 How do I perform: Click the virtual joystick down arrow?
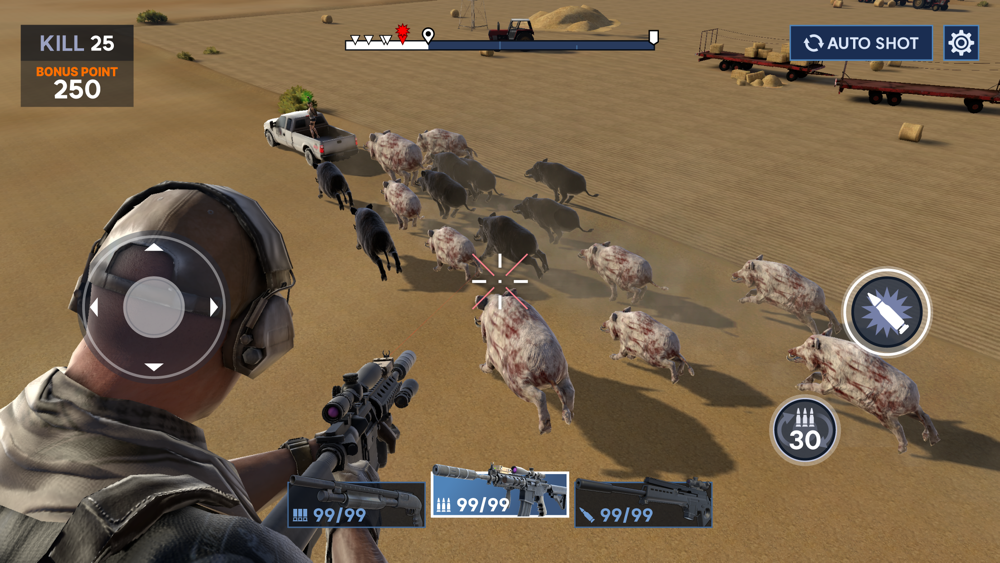click(x=153, y=367)
